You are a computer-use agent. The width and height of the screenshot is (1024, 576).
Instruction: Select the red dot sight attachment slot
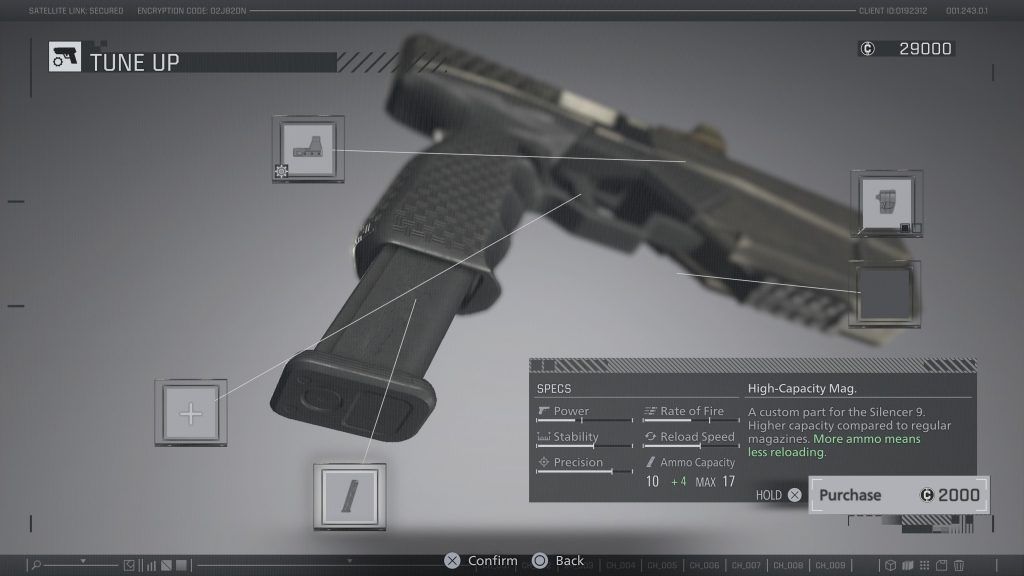pyautogui.click(x=308, y=150)
